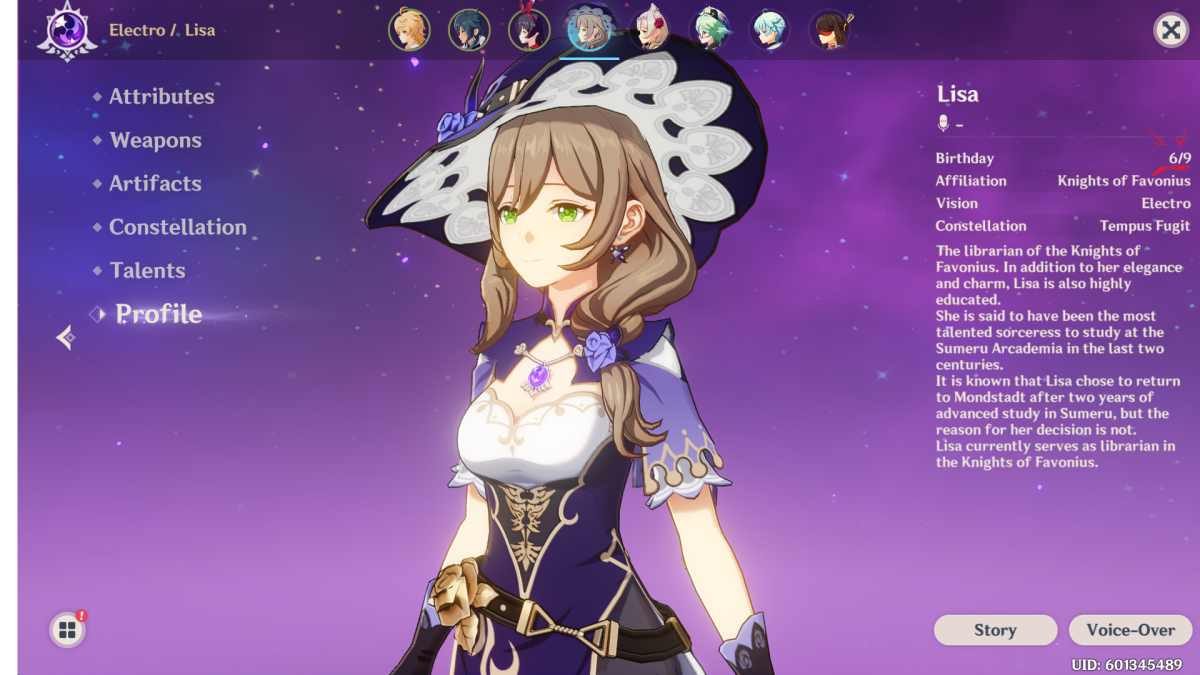Open the four-square grid menu icon
The image size is (1200, 675).
[x=67, y=630]
